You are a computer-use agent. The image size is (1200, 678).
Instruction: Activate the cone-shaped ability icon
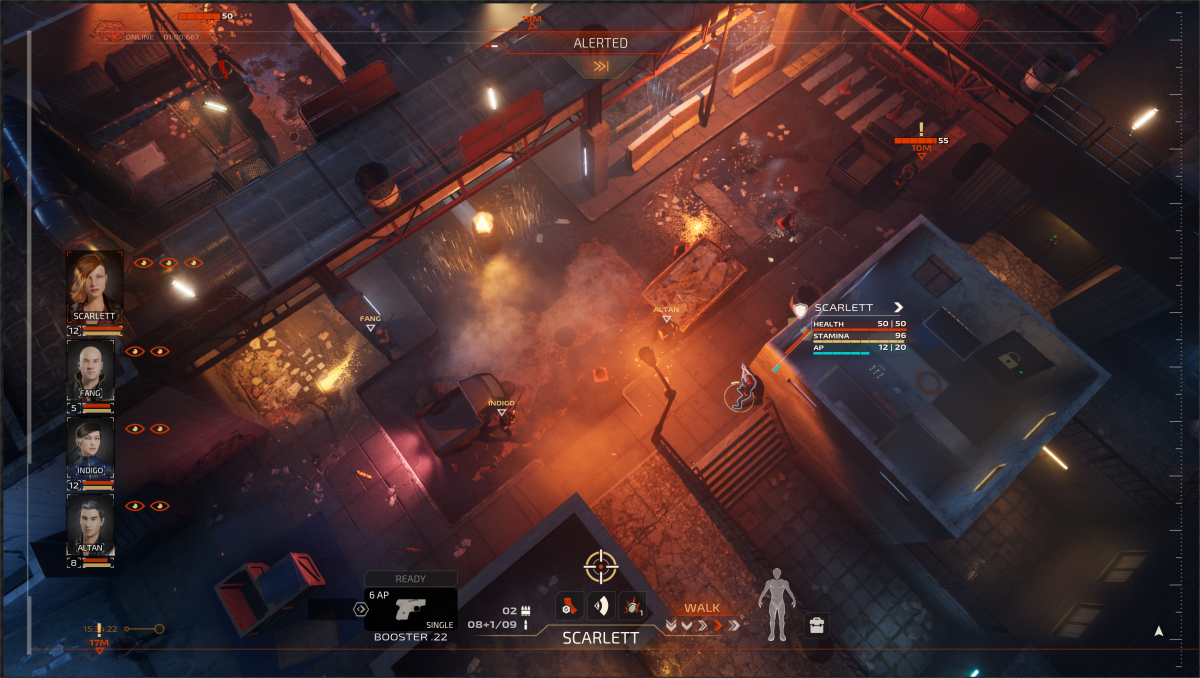(601, 606)
